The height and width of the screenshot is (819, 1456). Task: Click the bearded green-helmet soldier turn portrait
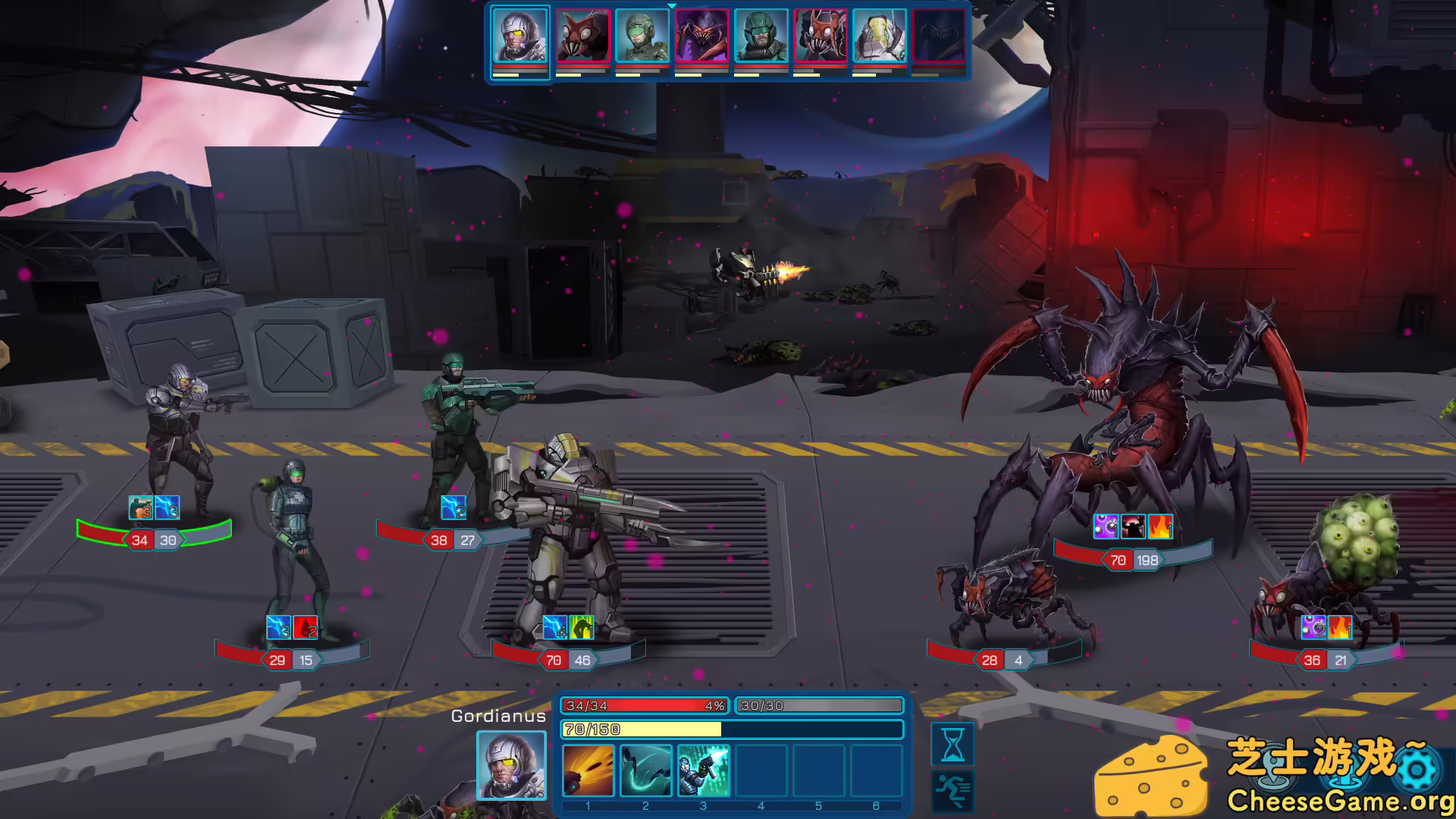pos(761,36)
